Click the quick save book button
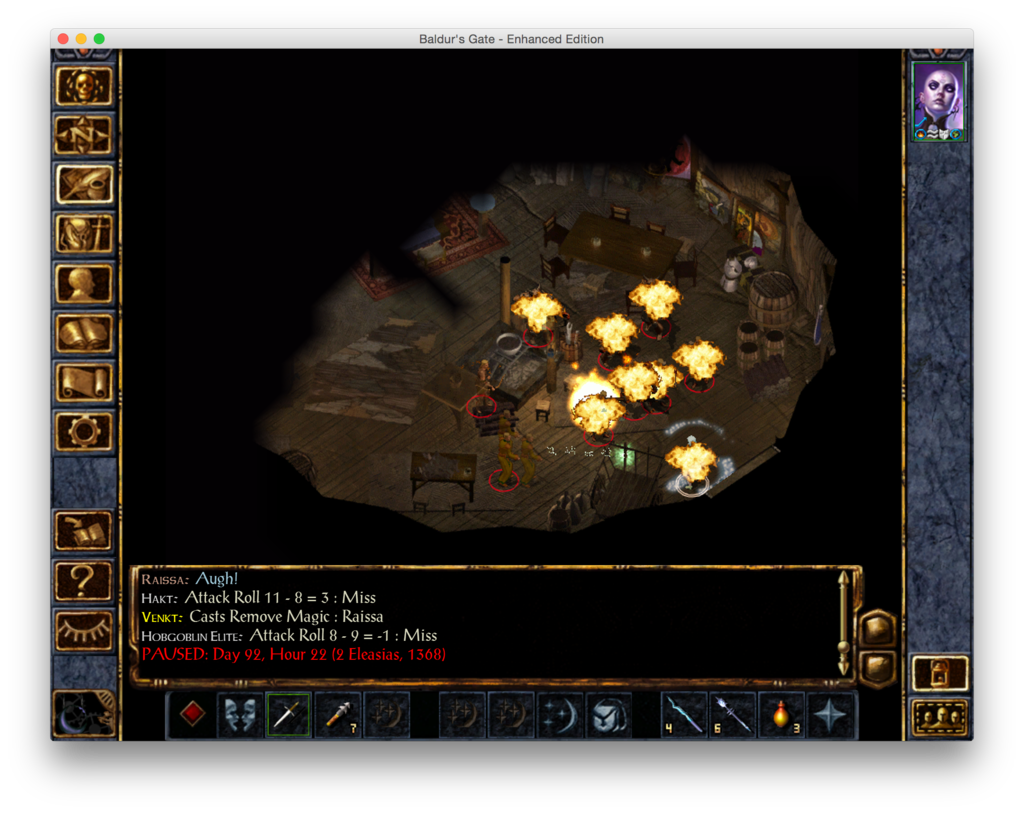Screen dimensions: 1024x813 (x=84, y=532)
